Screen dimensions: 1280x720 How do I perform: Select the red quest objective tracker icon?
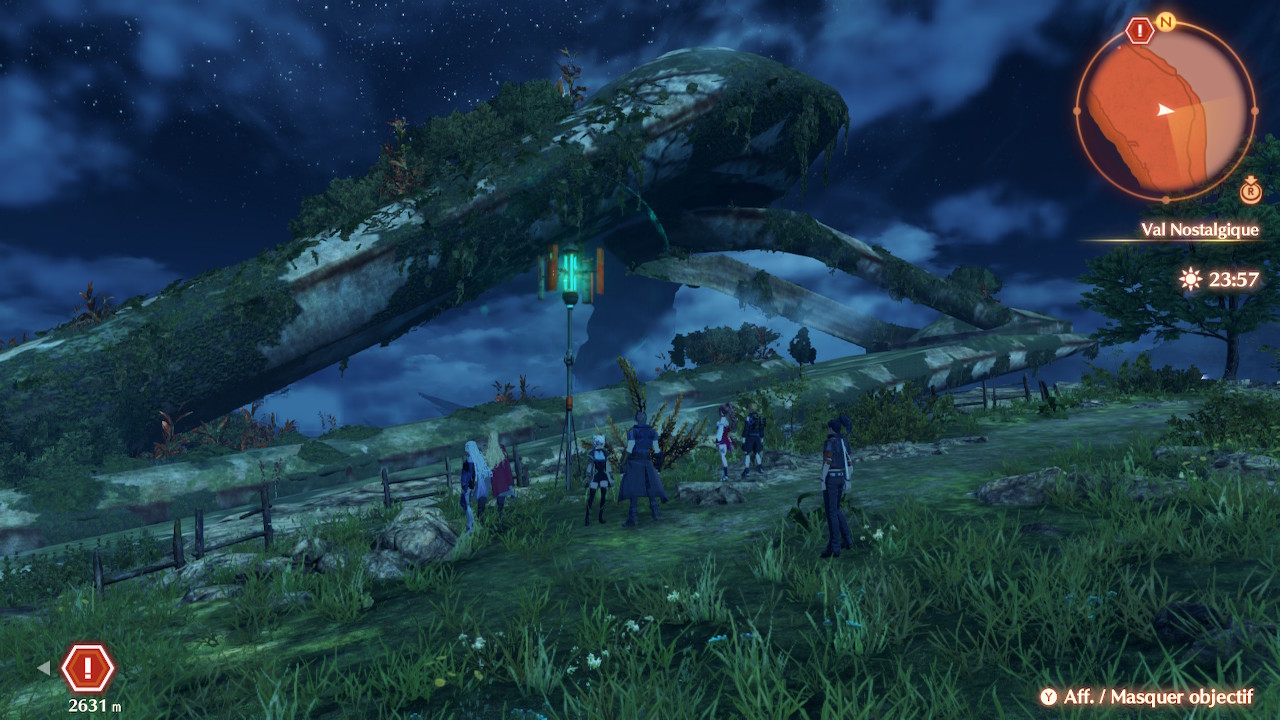tap(88, 667)
